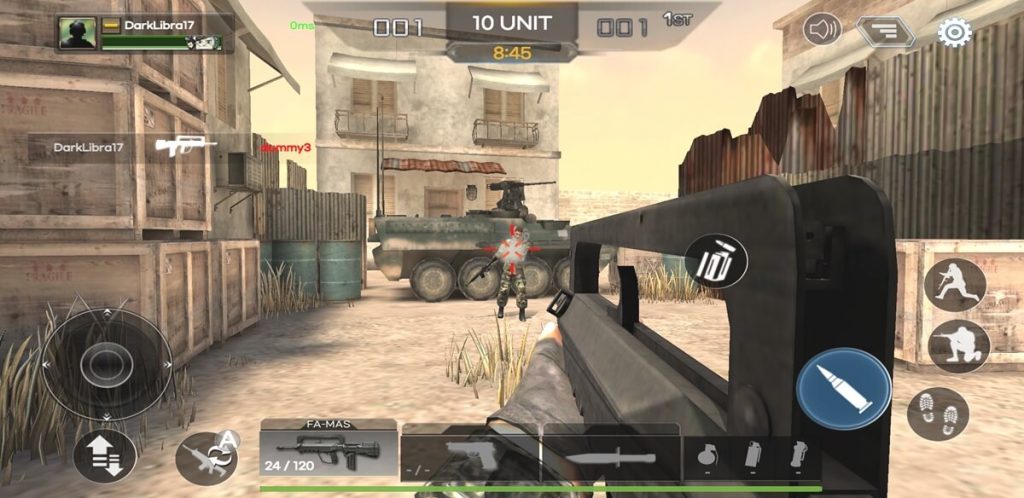This screenshot has height=498, width=1024.
Task: Tap the blue bullet fire button
Action: [844, 389]
